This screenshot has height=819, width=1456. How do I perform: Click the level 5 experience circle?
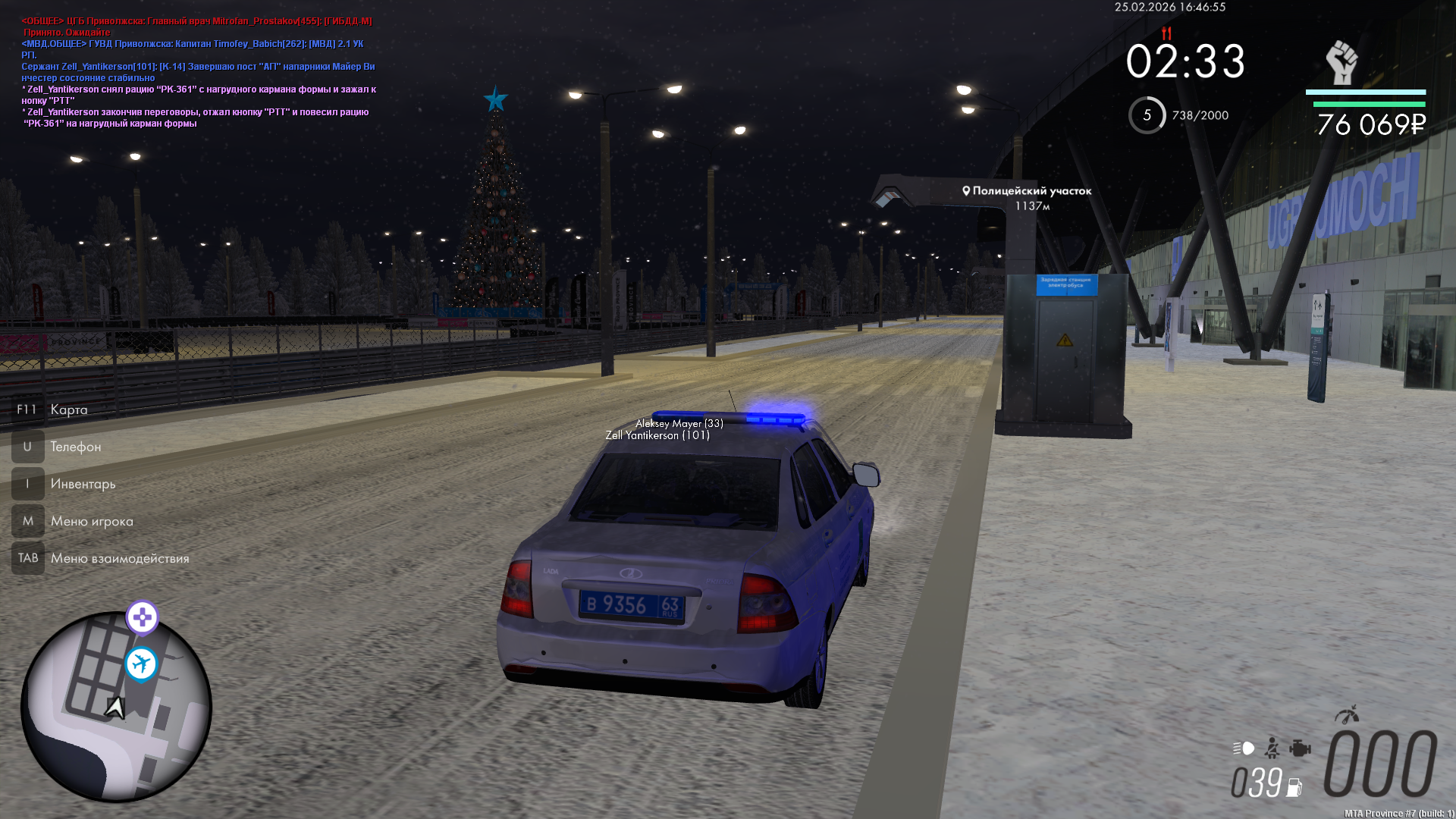(x=1147, y=115)
